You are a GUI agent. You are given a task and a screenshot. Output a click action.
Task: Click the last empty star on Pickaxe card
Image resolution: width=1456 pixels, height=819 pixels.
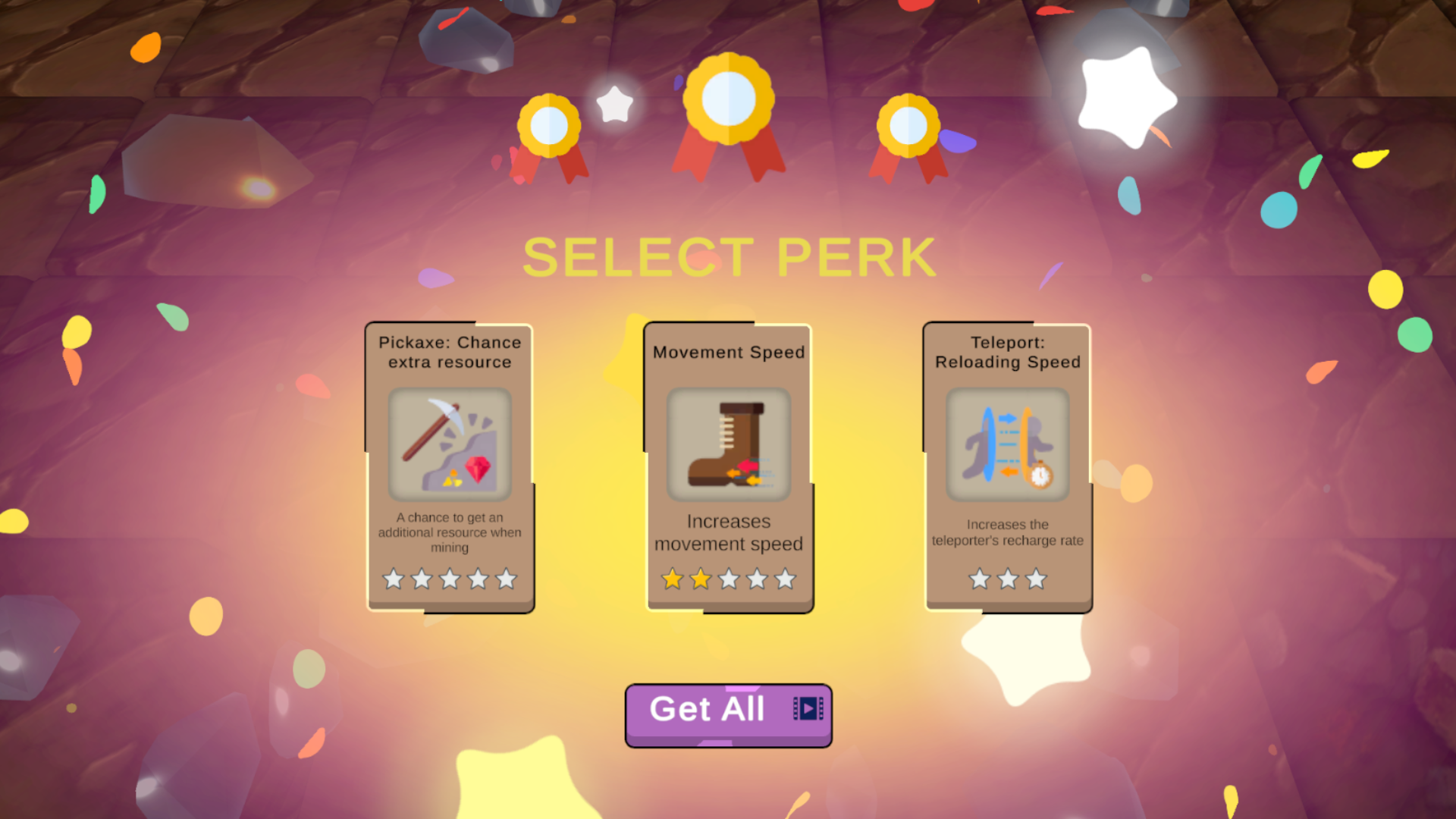point(504,579)
